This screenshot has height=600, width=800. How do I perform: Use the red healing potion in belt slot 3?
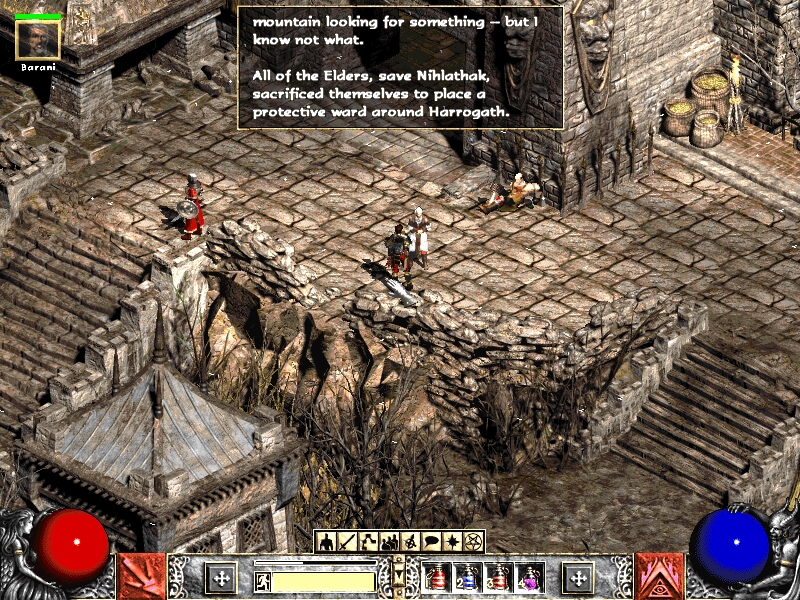(499, 577)
